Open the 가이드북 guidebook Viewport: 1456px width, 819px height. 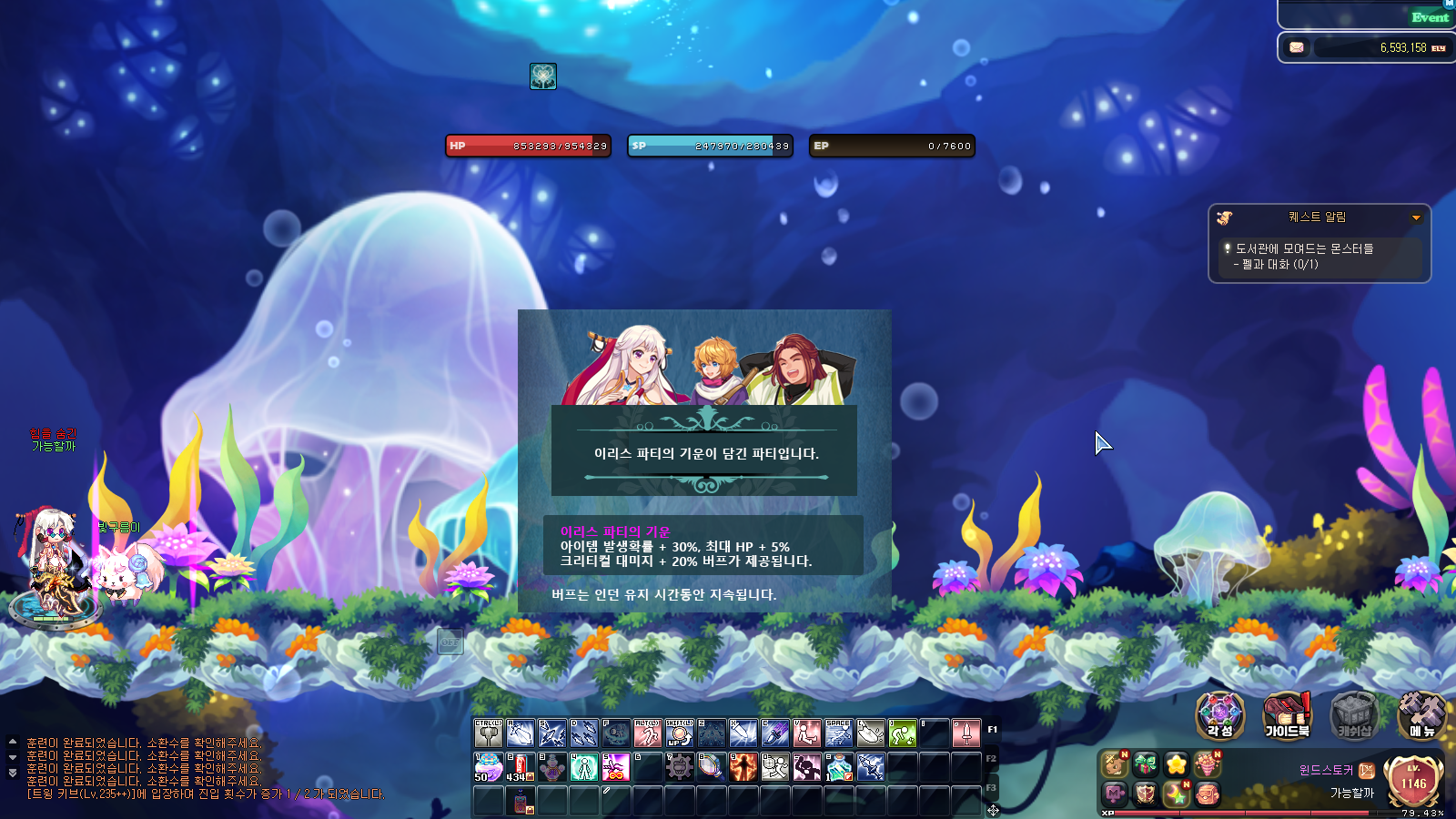1287,715
